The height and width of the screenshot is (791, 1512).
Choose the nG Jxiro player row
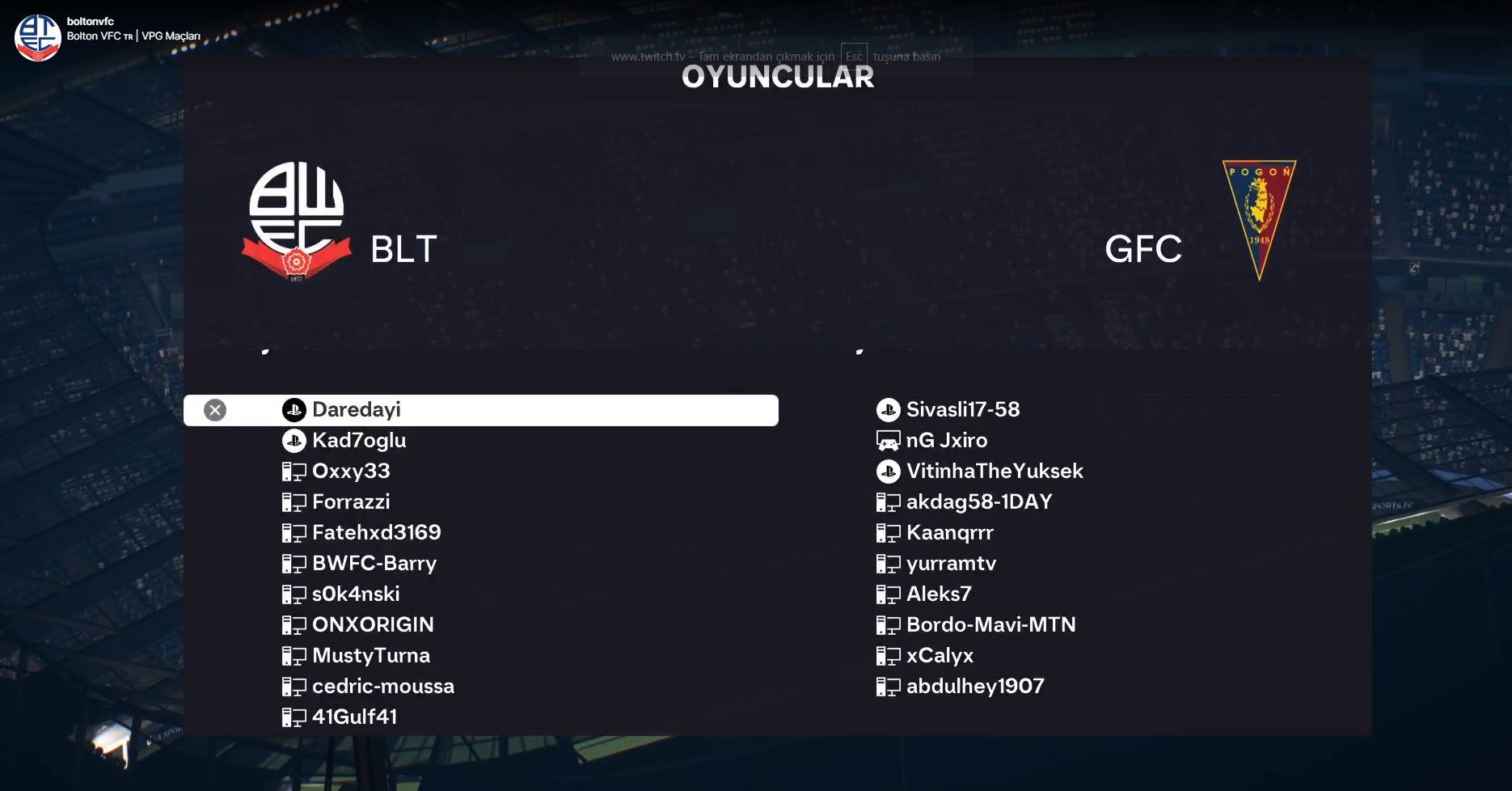coord(946,441)
